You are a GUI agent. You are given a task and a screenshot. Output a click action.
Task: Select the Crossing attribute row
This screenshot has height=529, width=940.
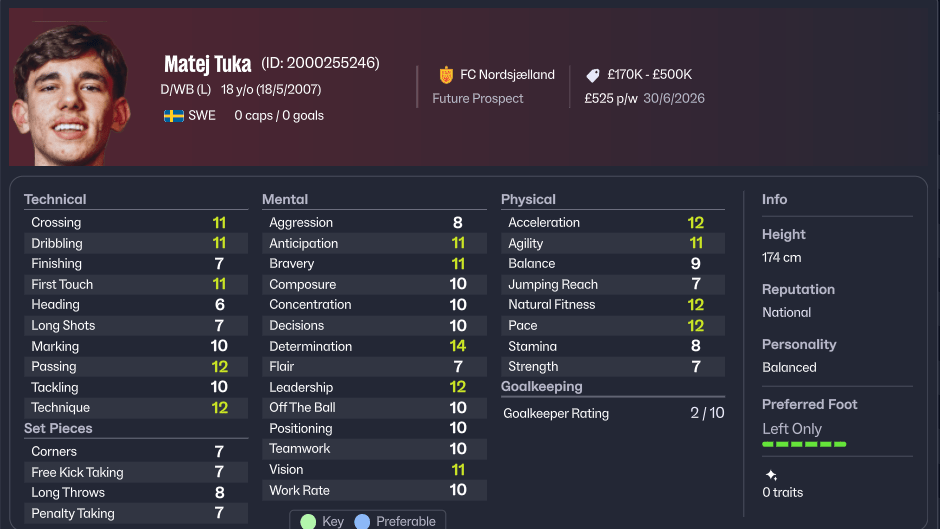135,223
